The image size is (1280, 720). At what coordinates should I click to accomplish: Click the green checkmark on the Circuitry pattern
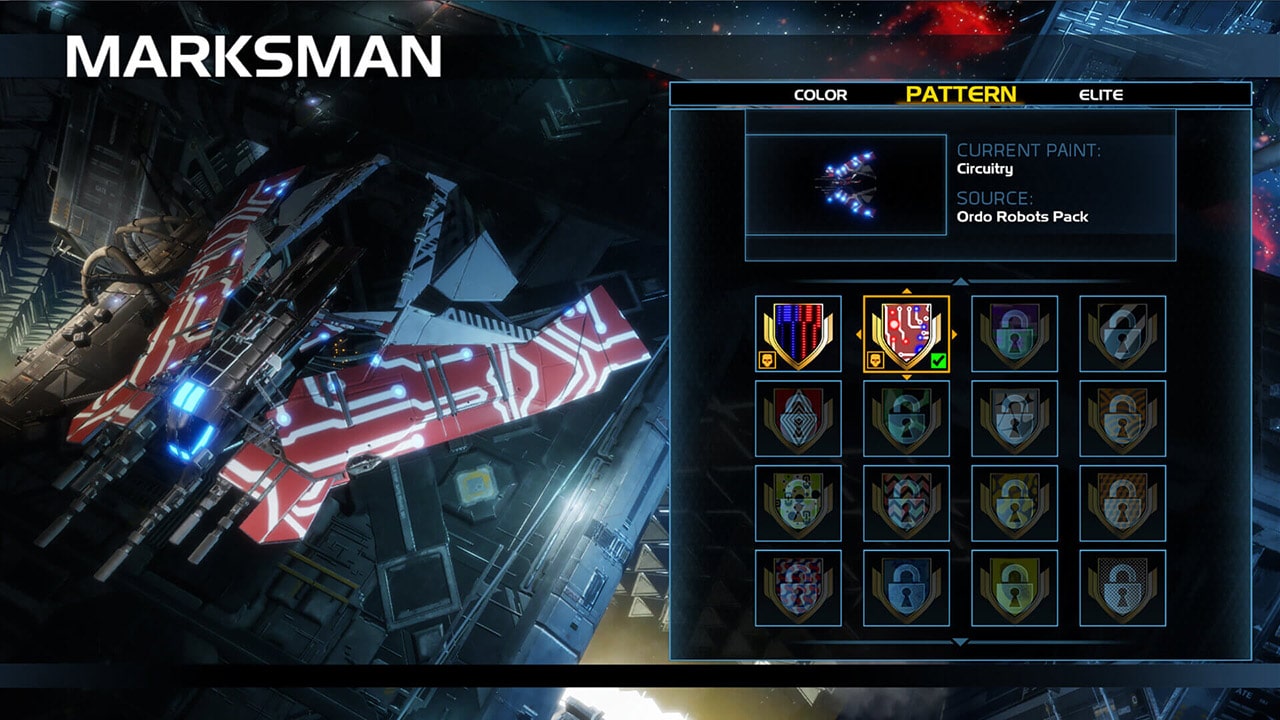tap(937, 361)
